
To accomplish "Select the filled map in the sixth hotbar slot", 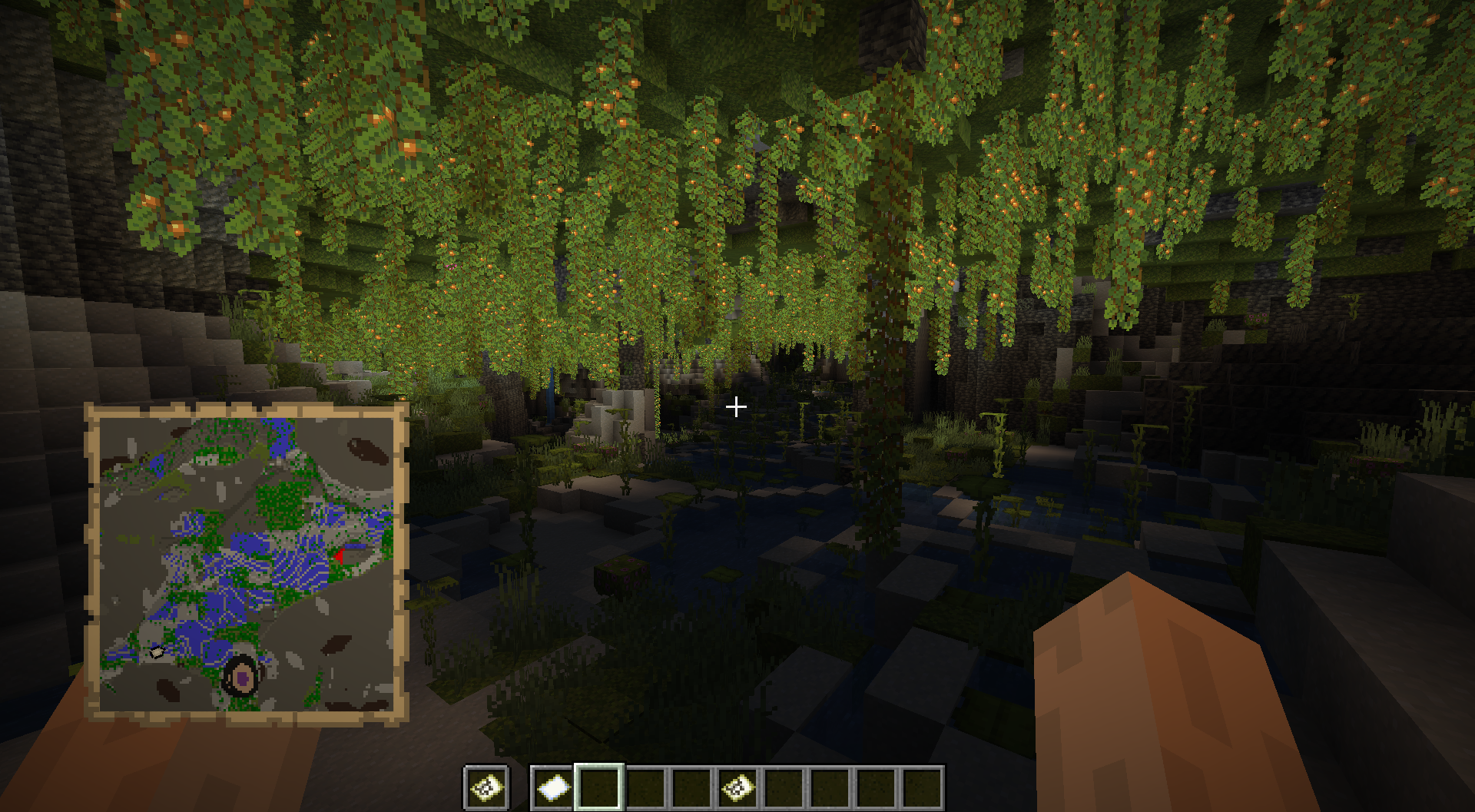I will pyautogui.click(x=738, y=786).
